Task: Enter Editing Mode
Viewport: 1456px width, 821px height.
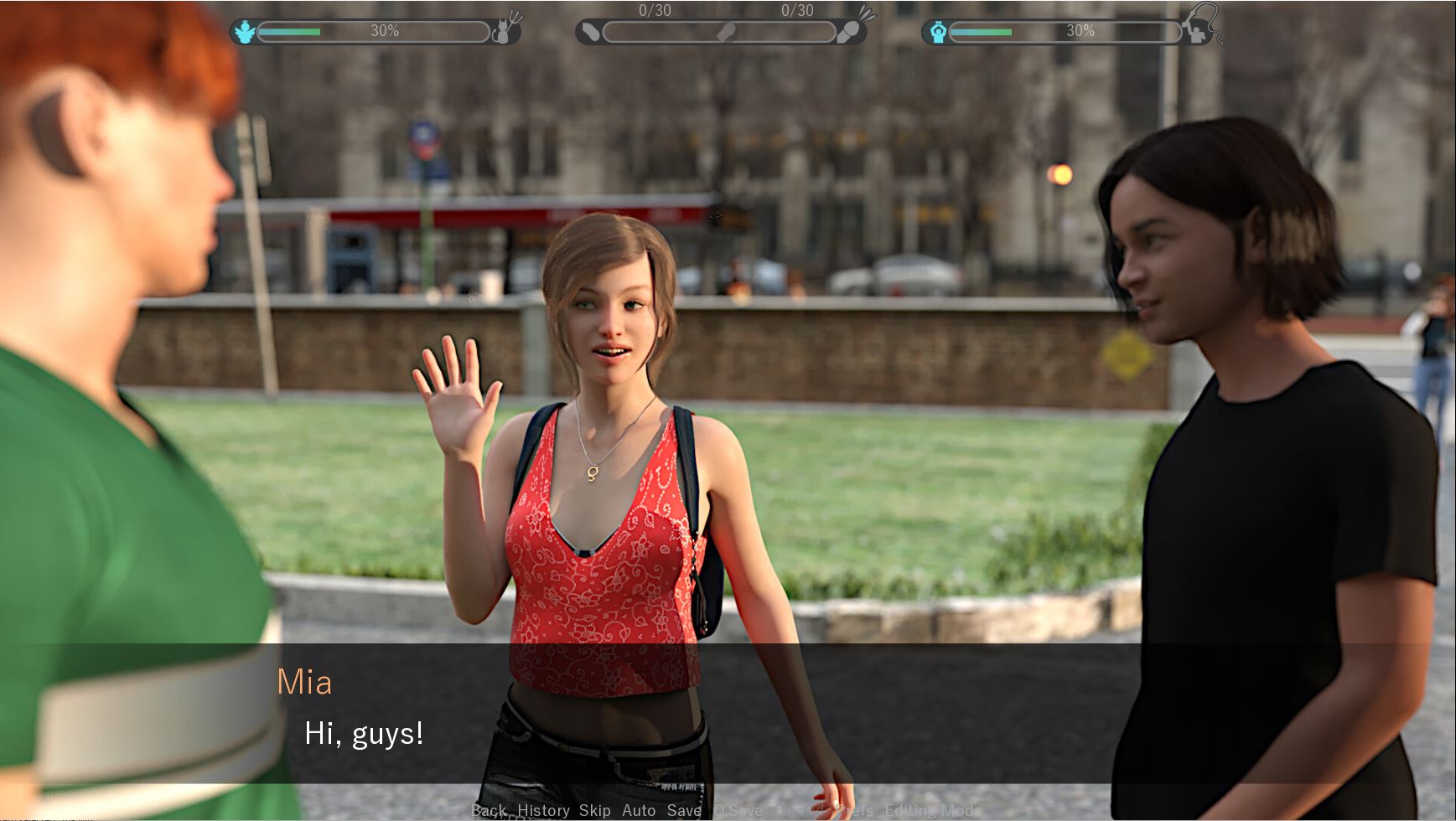Action: [x=932, y=810]
